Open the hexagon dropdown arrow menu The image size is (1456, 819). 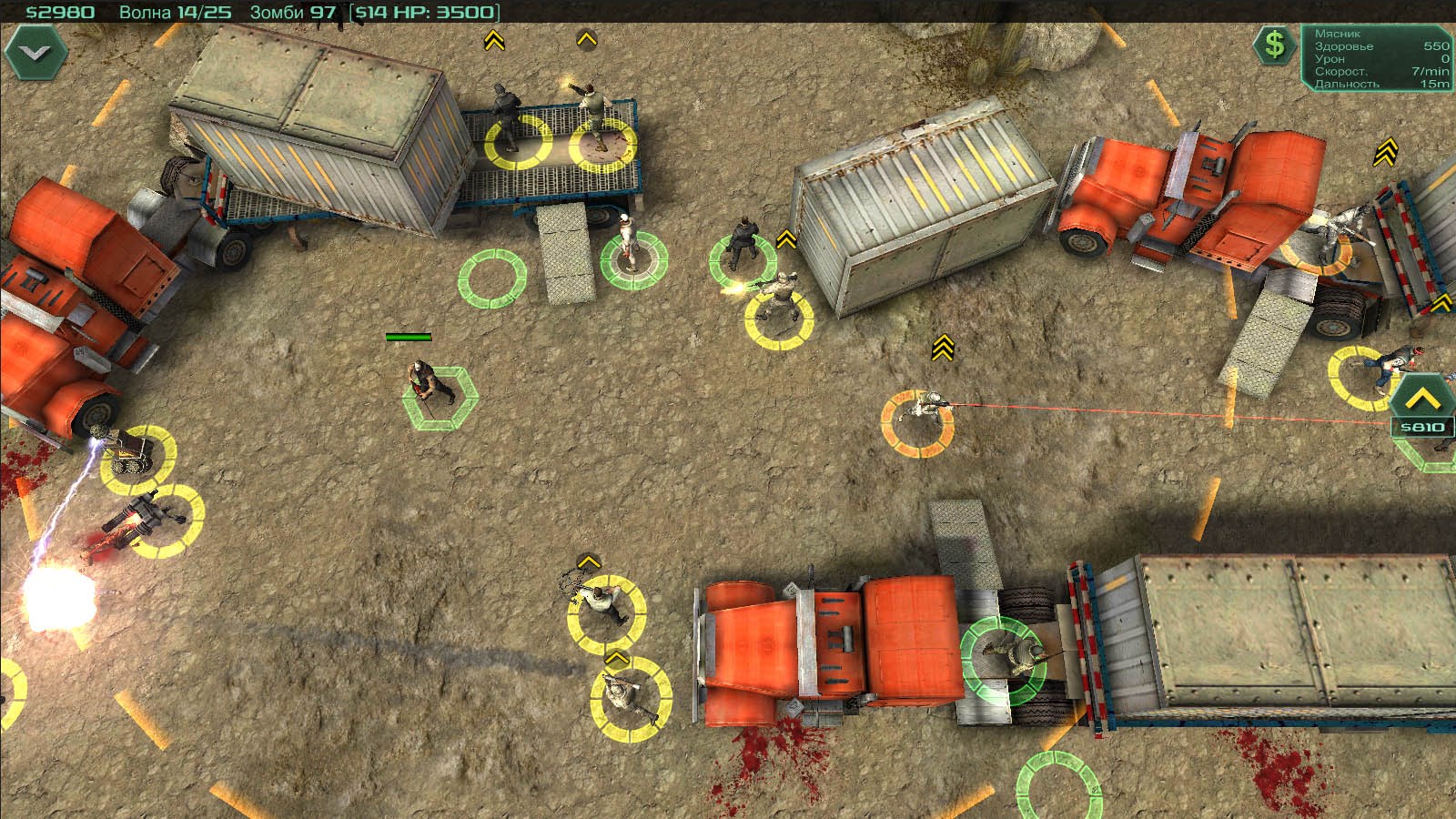pyautogui.click(x=35, y=53)
